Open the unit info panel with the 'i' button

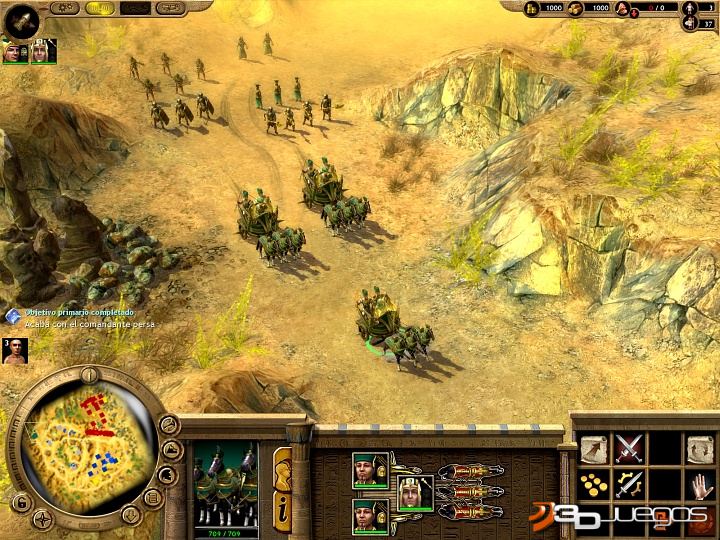283,505
